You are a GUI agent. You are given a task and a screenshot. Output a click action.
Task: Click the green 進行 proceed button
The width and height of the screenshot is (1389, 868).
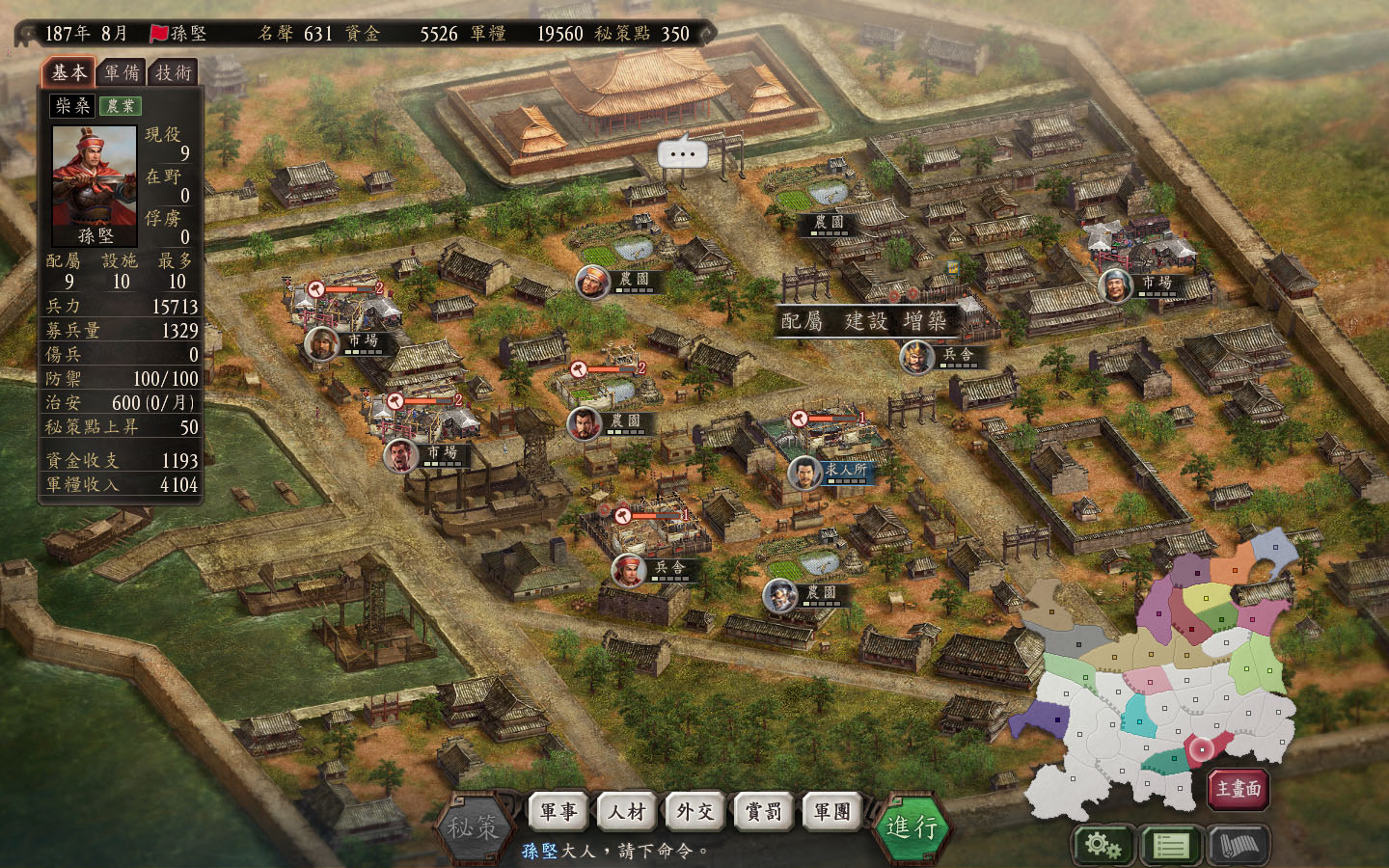912,827
